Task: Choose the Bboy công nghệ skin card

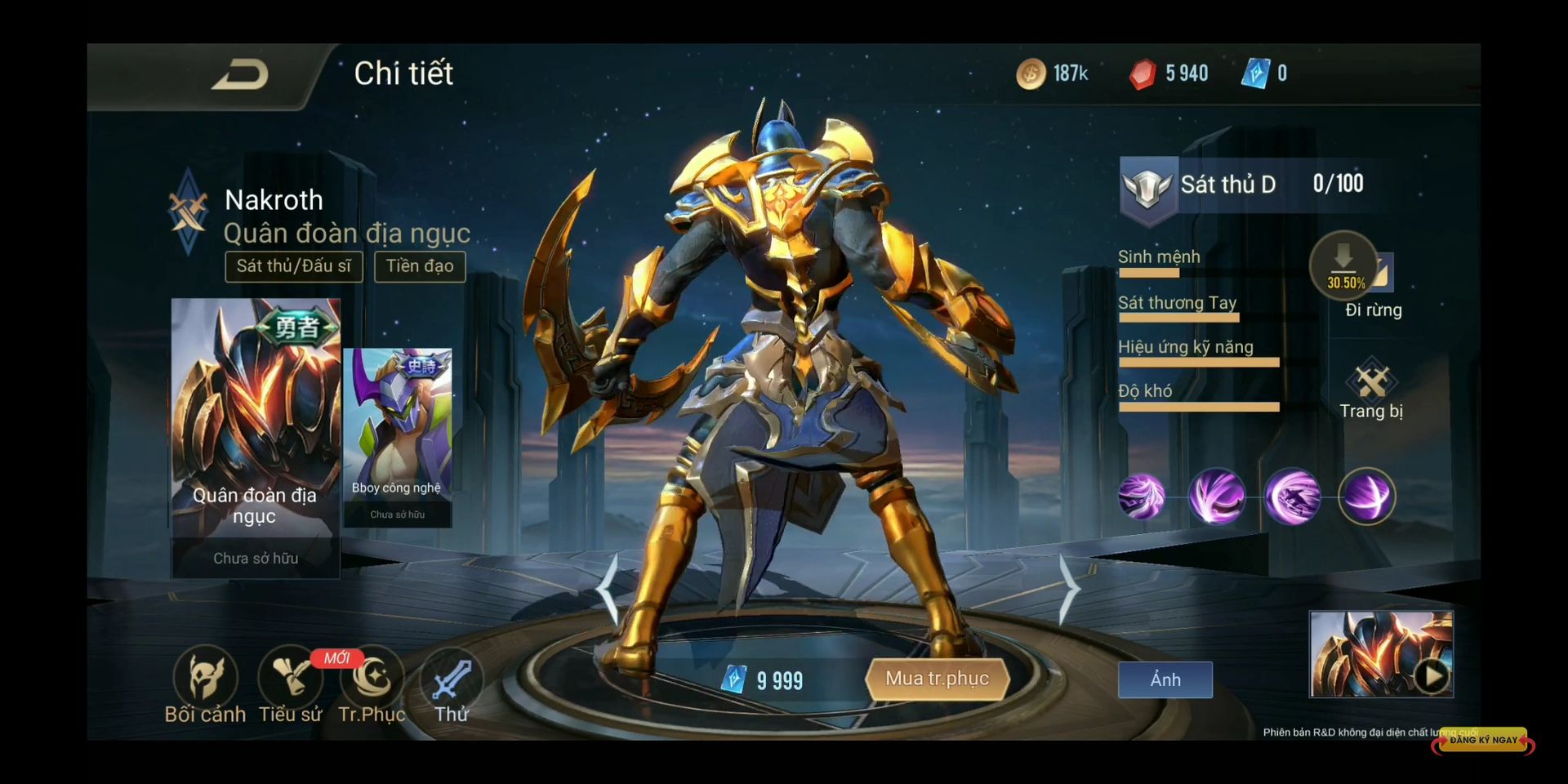Action: [x=398, y=437]
